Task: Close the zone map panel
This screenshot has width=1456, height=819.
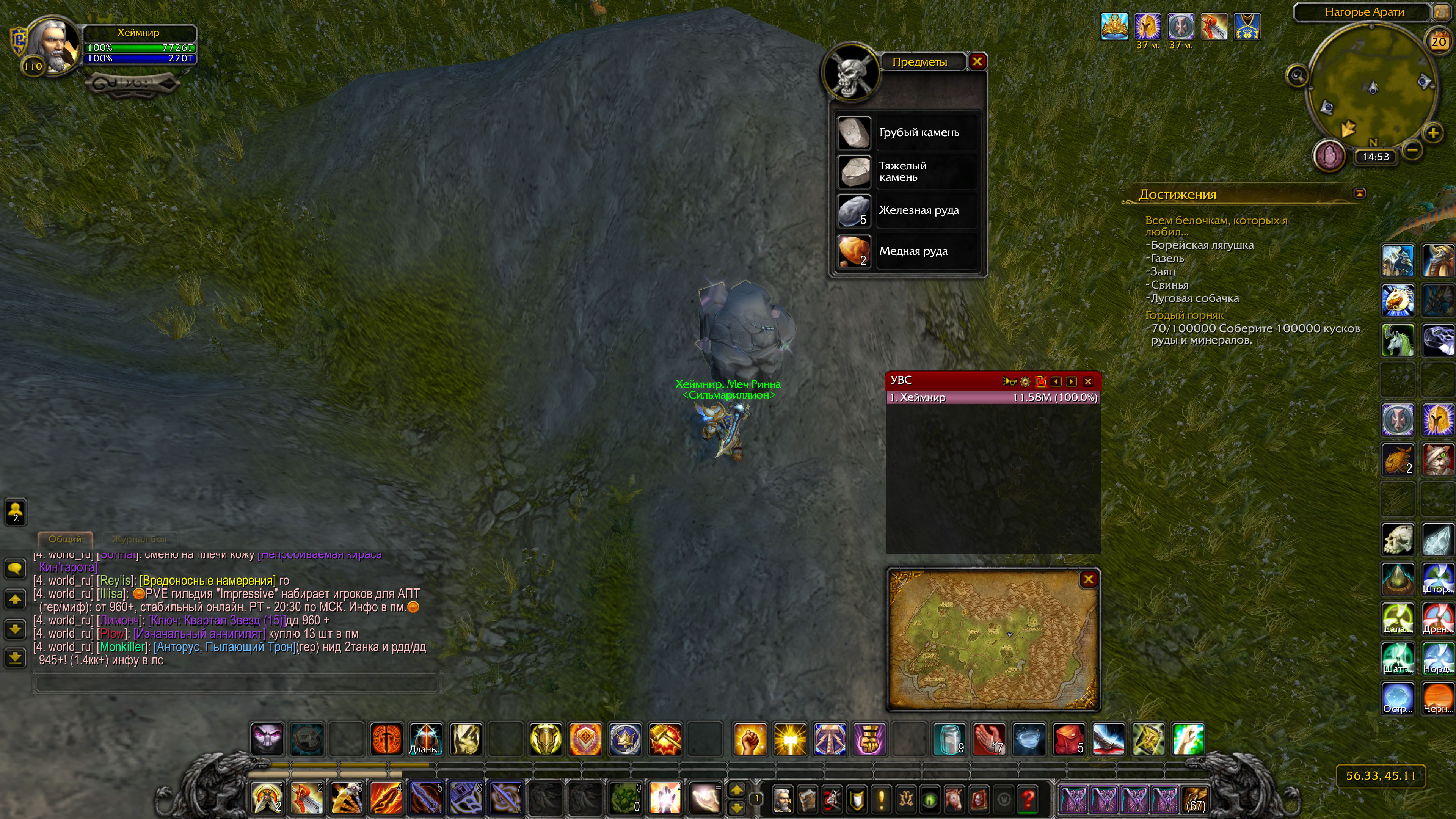Action: pos(1088,579)
